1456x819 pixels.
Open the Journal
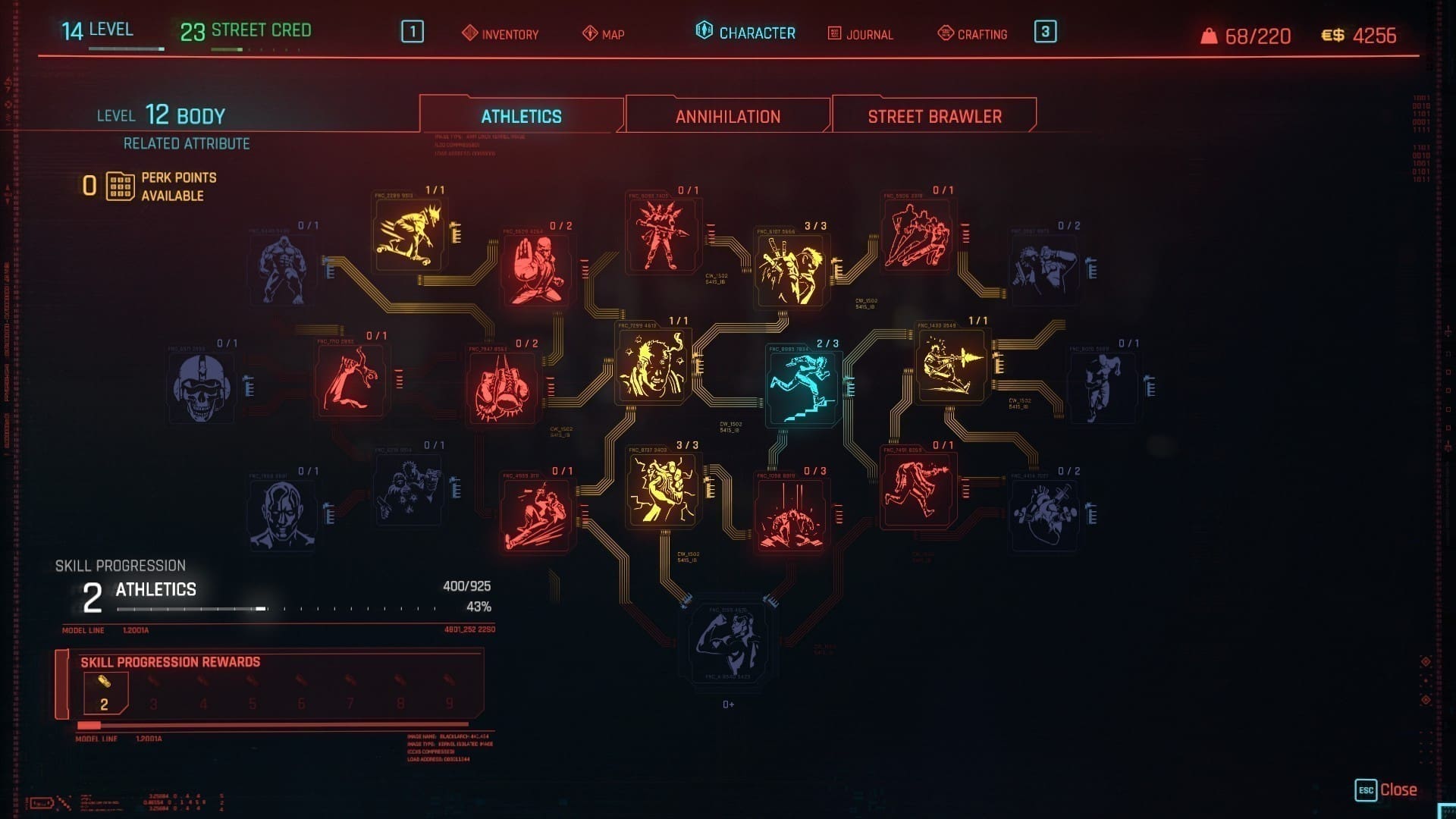(860, 34)
